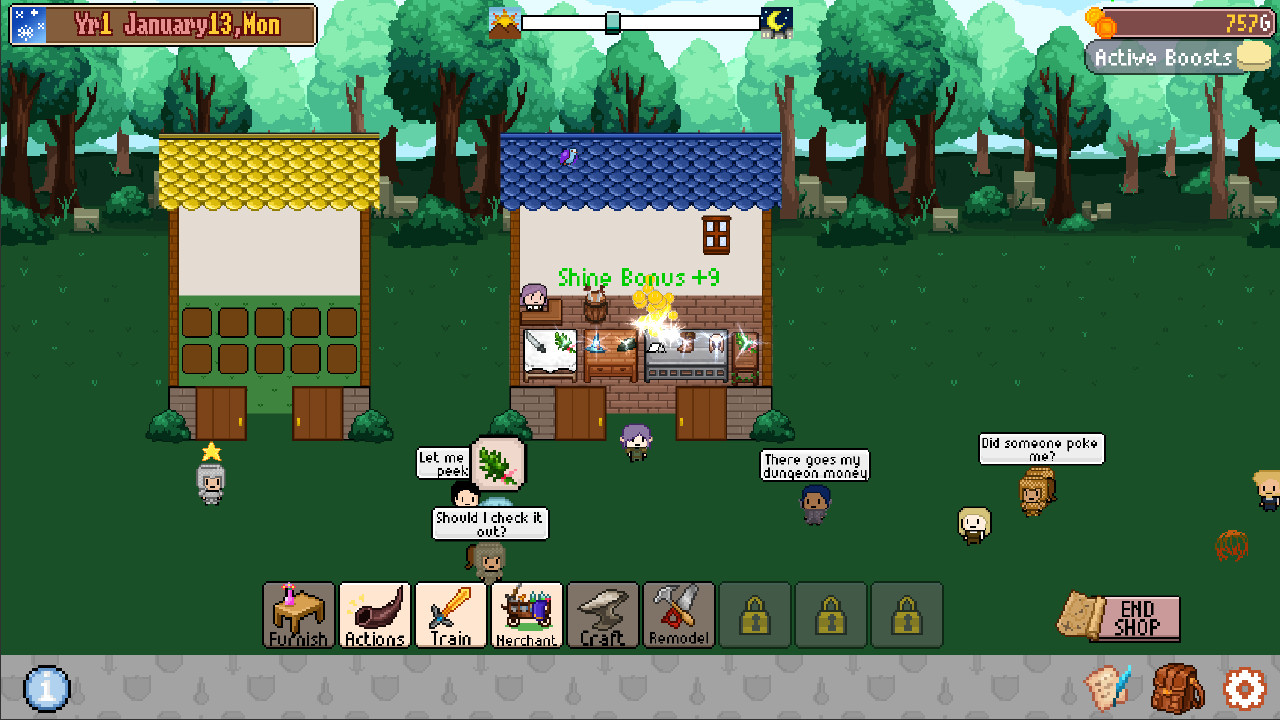1280x720 pixels.
Task: Click the first locked toolbar slot
Action: click(754, 615)
